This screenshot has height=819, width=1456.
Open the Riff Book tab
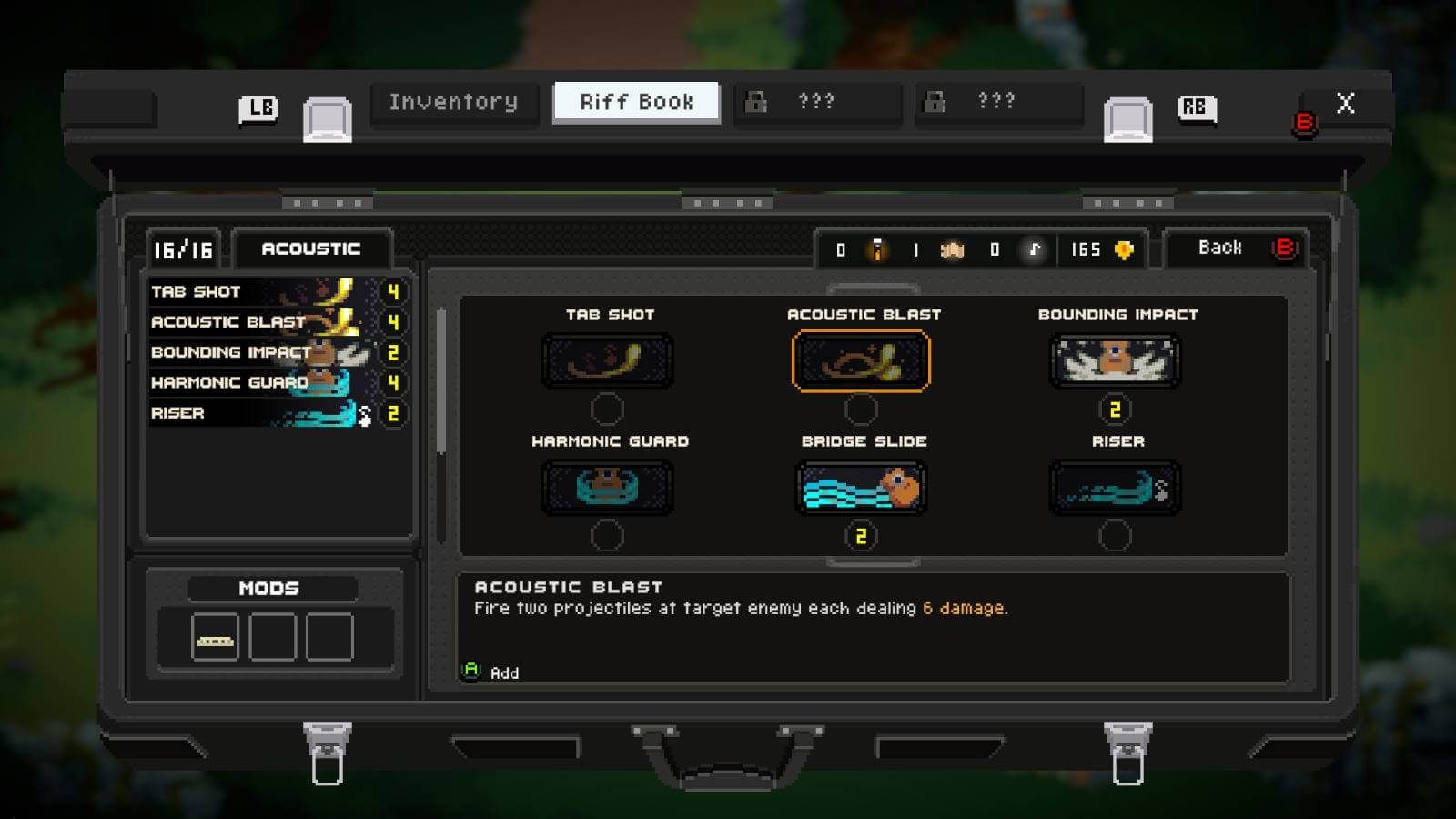click(x=636, y=103)
